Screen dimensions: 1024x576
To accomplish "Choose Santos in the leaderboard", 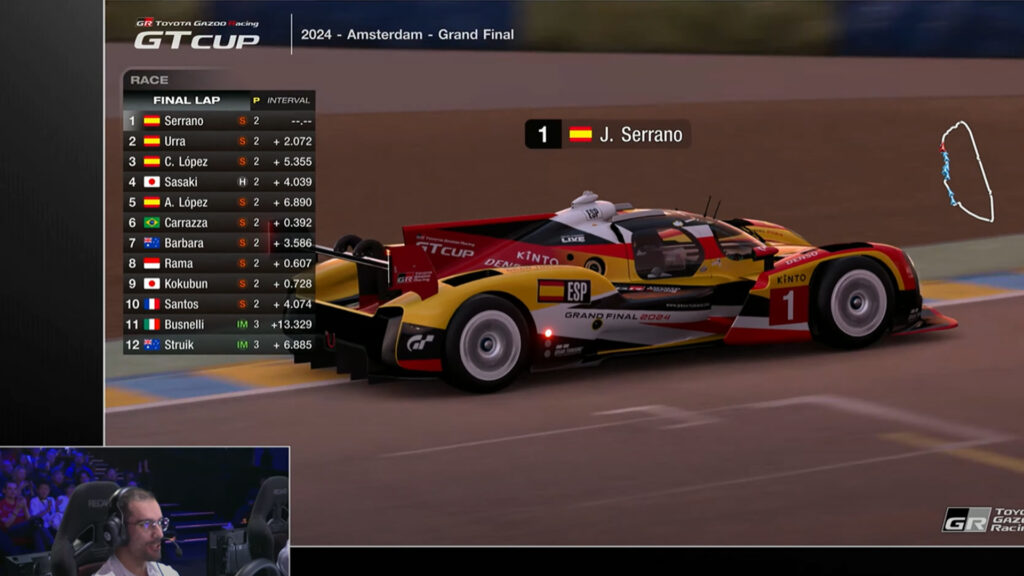I will point(218,304).
